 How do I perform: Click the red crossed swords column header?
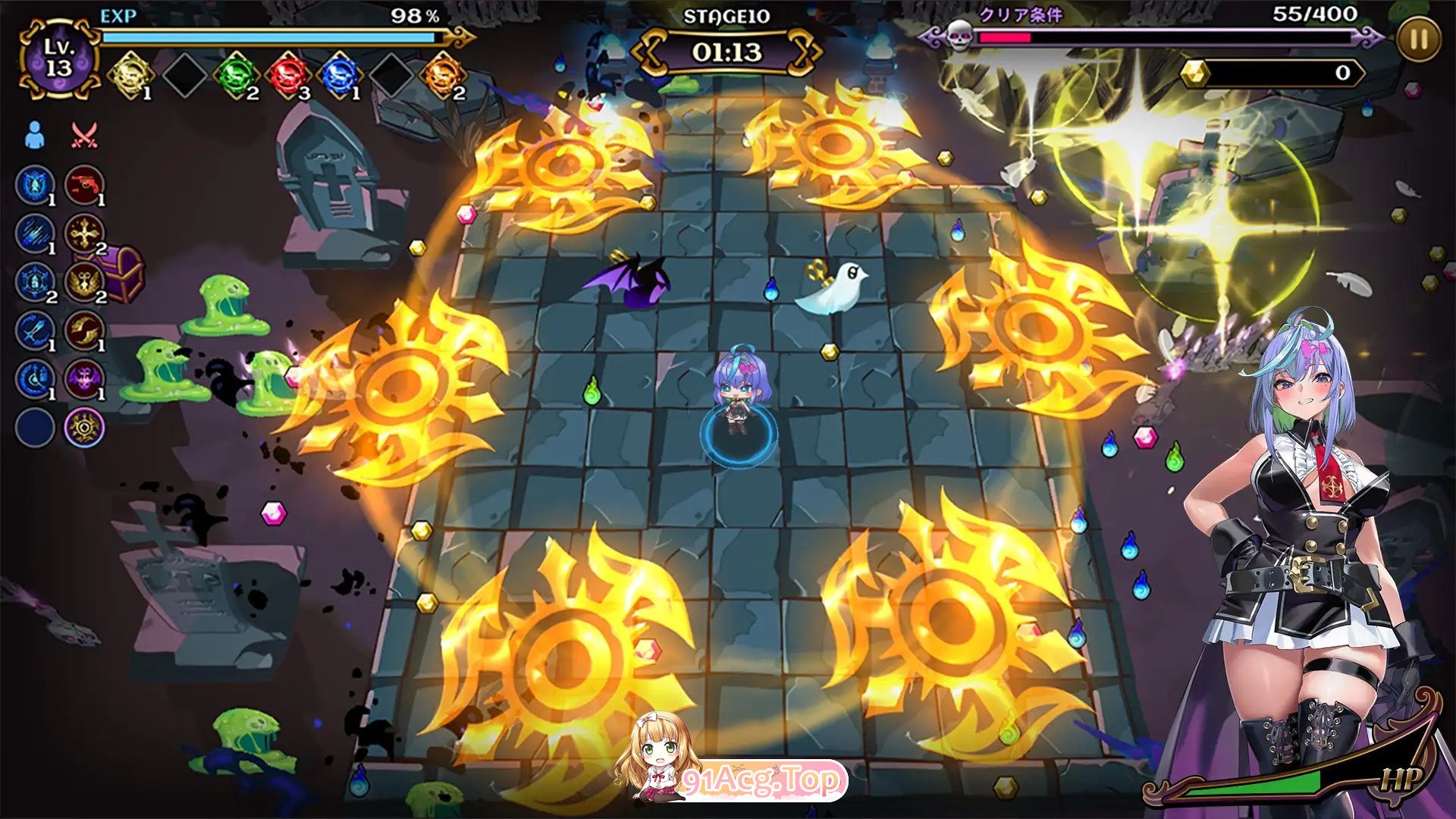83,135
